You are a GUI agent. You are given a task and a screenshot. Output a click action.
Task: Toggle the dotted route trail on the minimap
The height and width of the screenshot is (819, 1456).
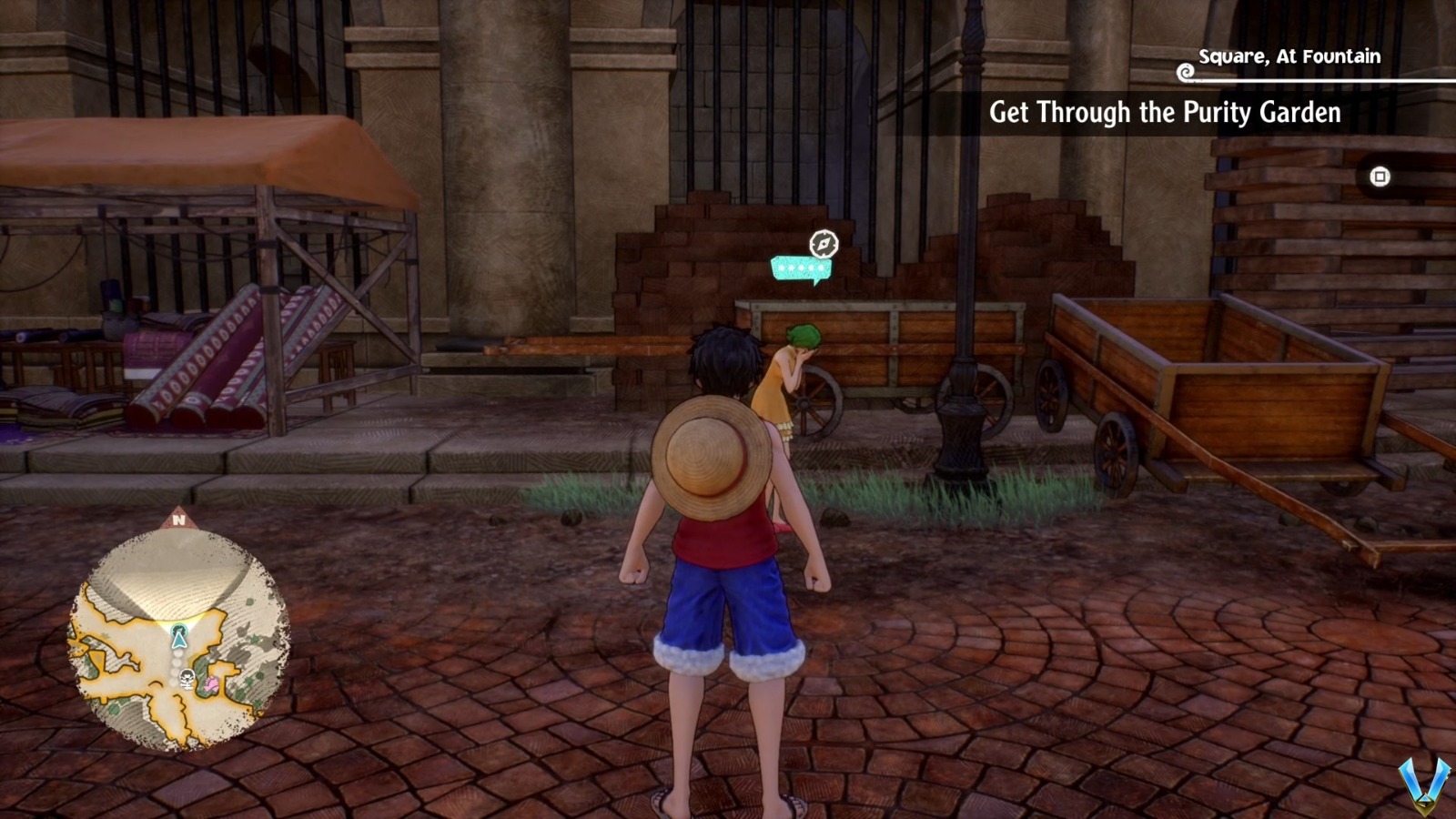point(176,666)
